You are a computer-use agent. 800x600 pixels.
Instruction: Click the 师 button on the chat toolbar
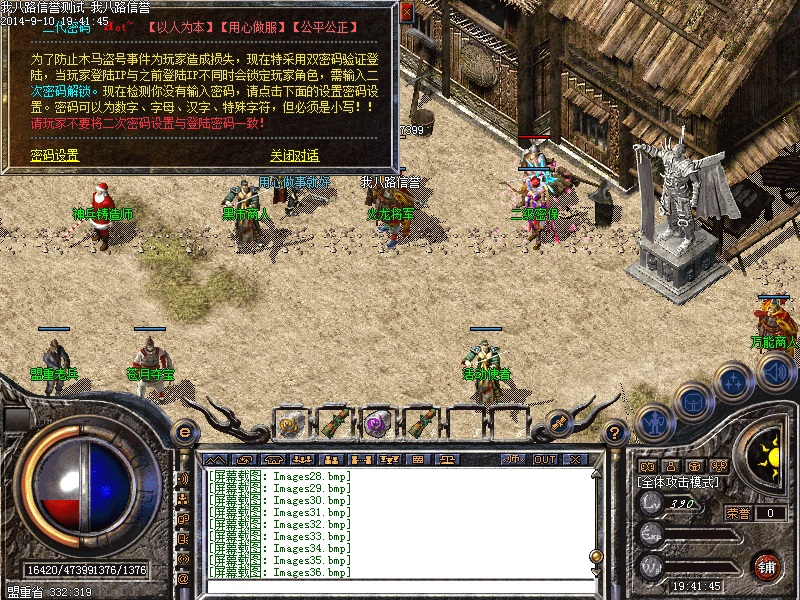click(512, 459)
